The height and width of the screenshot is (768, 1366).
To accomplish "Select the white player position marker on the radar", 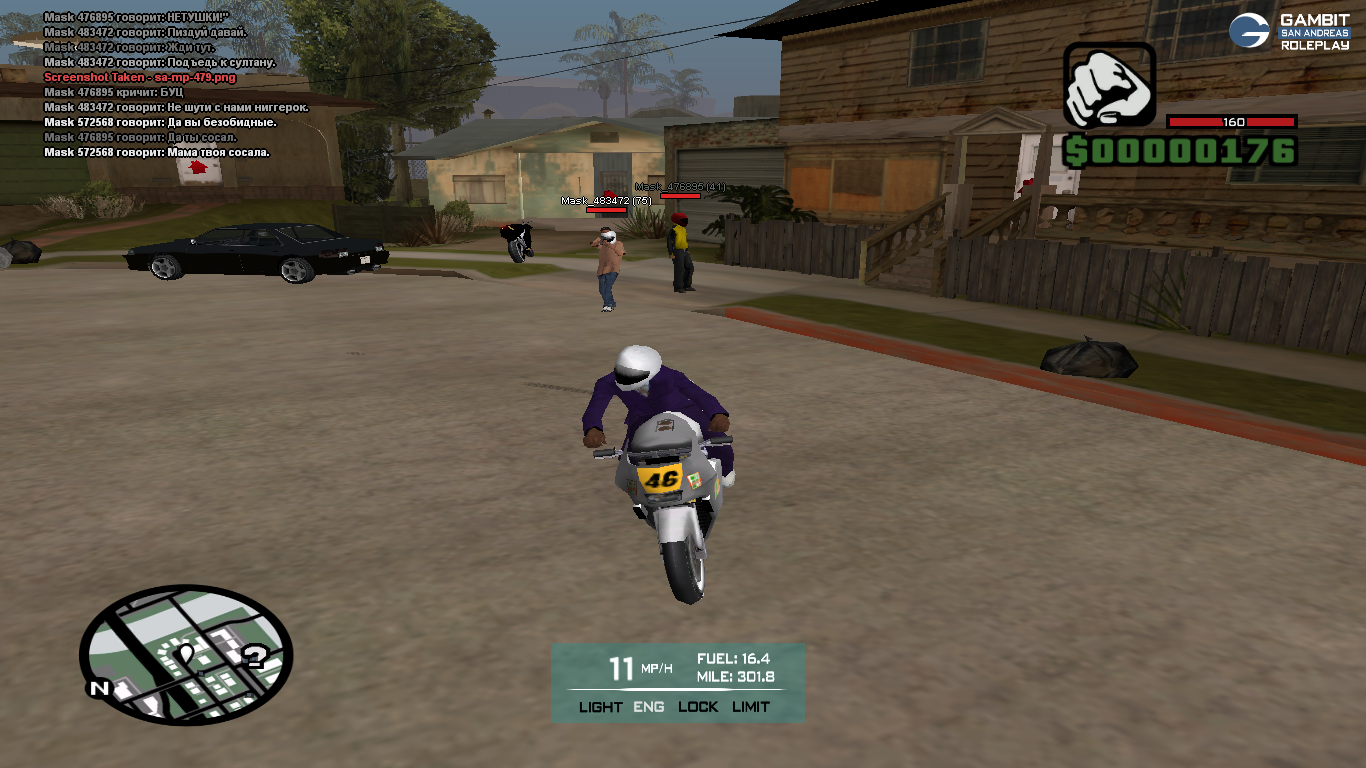I will pyautogui.click(x=185, y=655).
